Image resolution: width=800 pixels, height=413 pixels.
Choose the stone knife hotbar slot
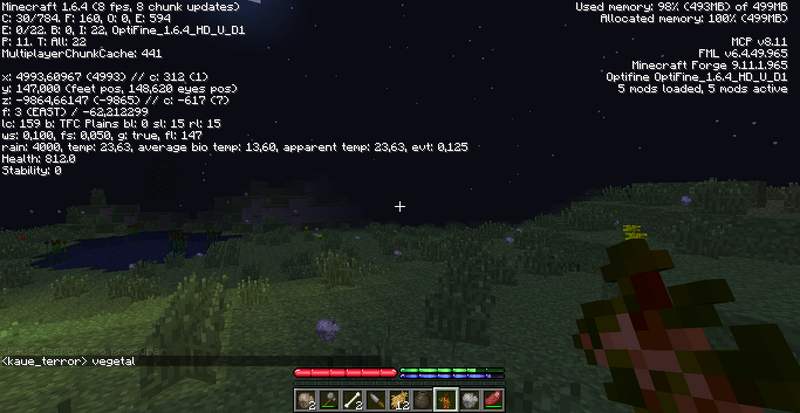[x=376, y=401]
